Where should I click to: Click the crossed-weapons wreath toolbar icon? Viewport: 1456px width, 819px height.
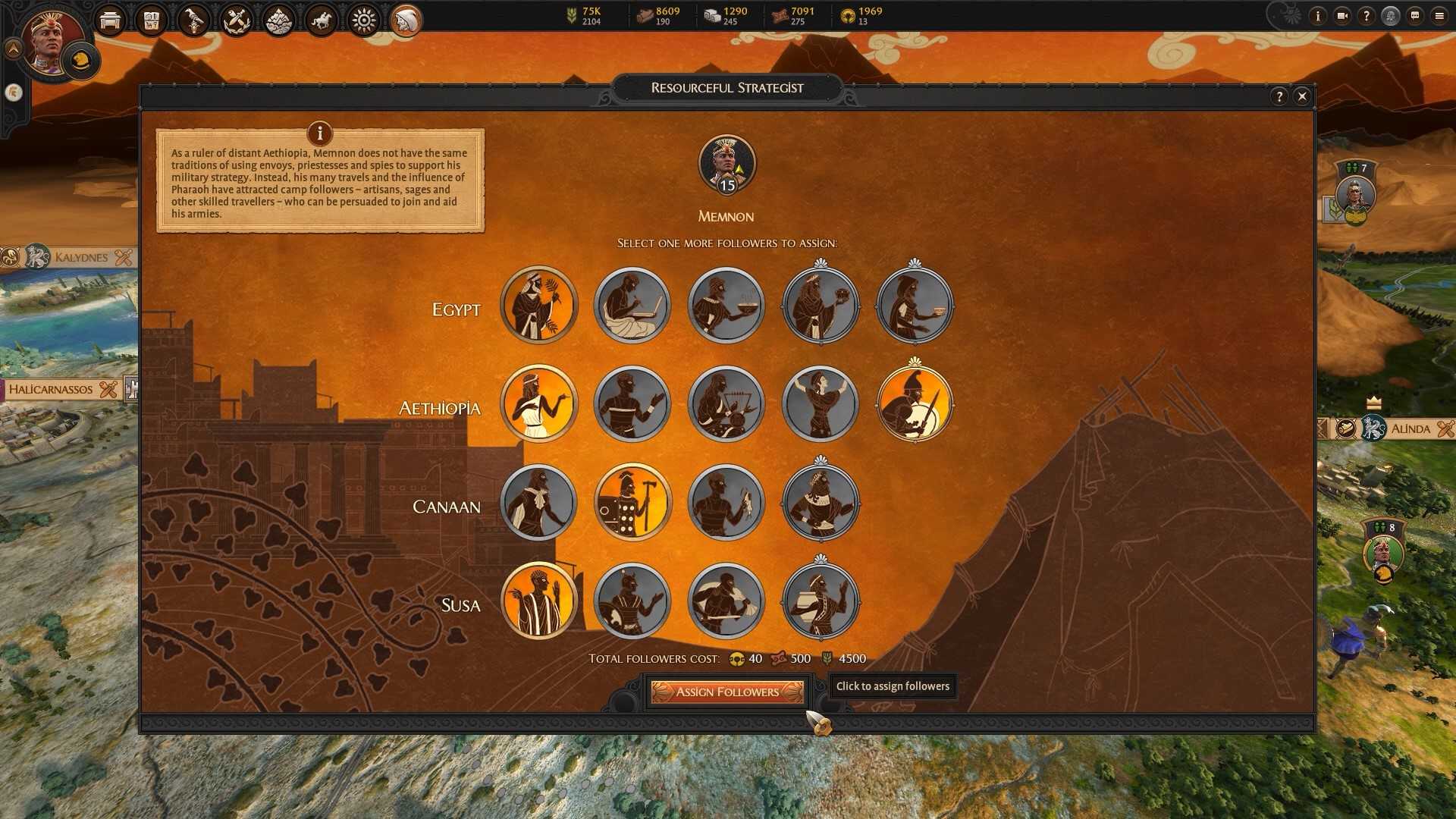click(236, 20)
